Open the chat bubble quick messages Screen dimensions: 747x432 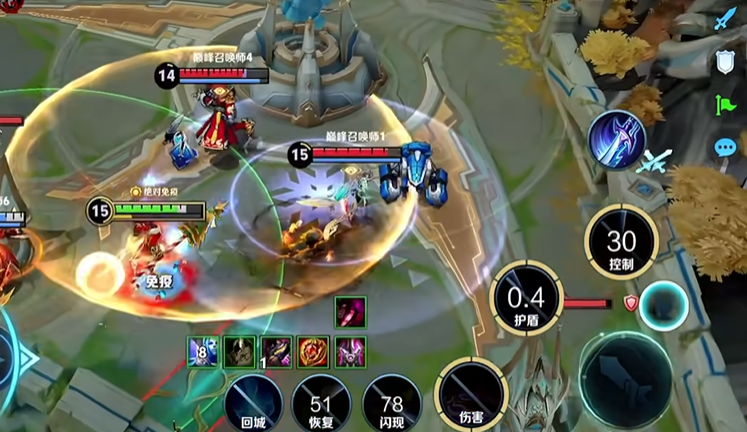pyautogui.click(x=724, y=148)
